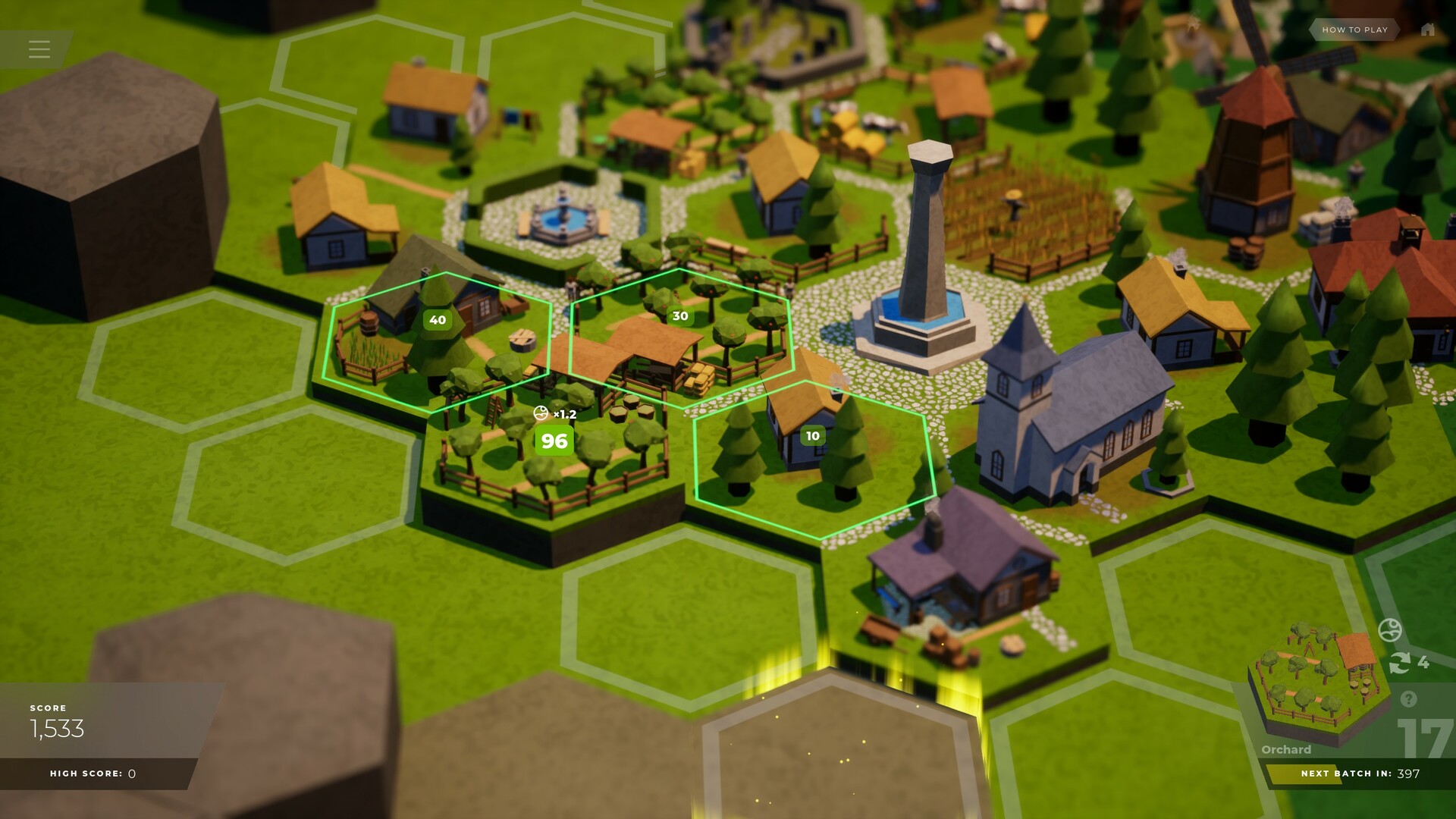The image size is (1456, 819).
Task: Open the hamburger menu
Action: coord(39,49)
